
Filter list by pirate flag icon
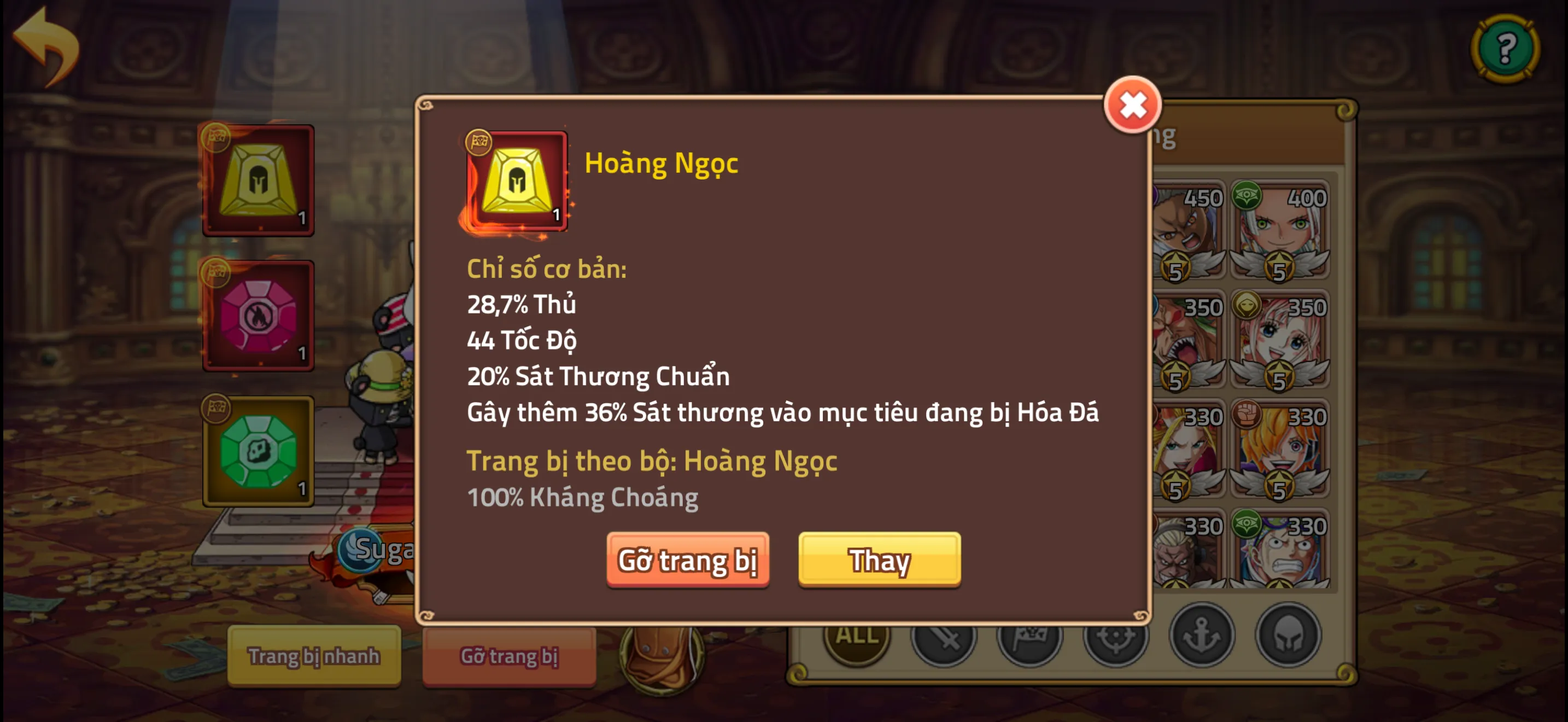click(x=1029, y=637)
